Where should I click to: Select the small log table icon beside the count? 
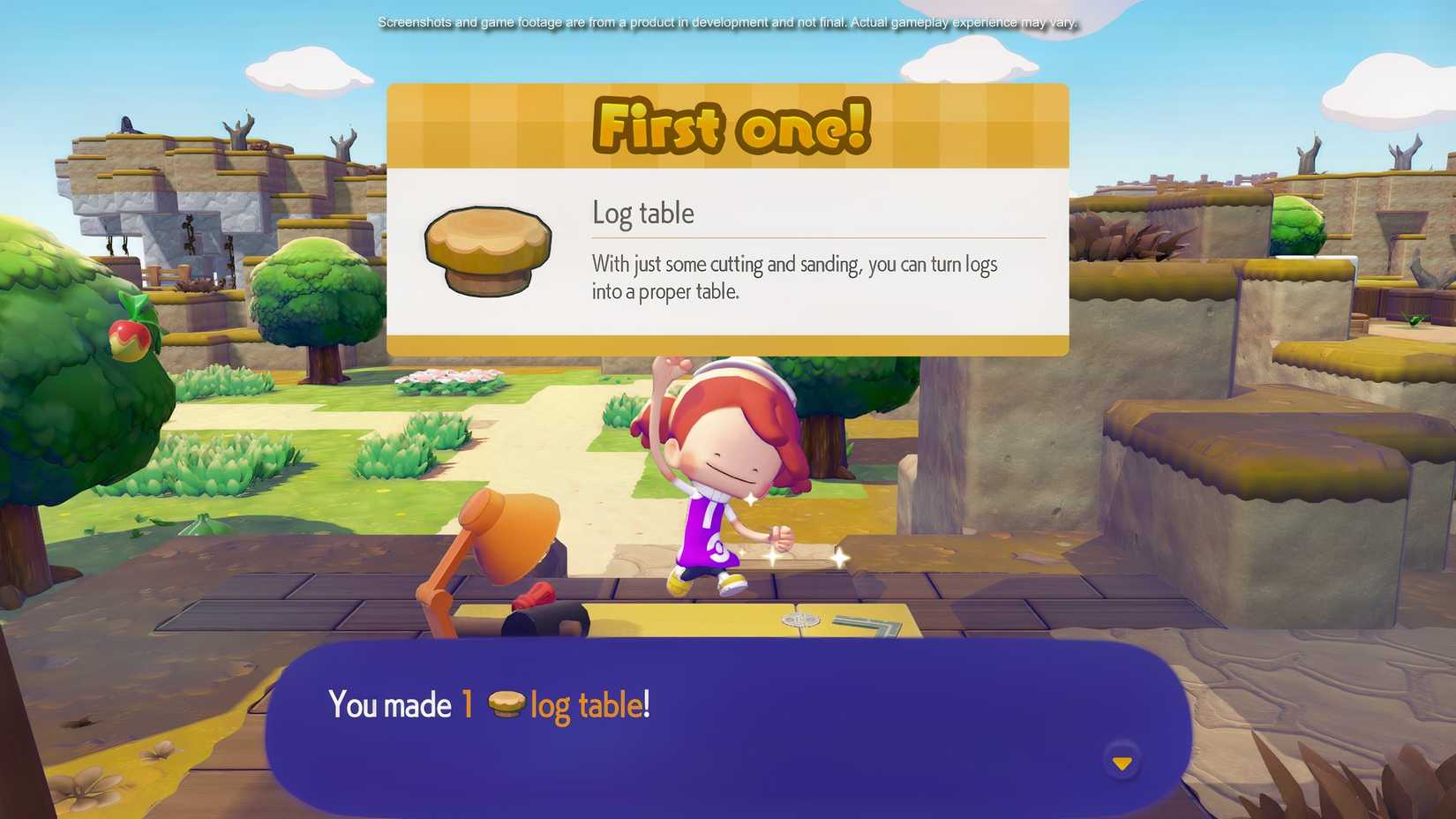pos(507,702)
